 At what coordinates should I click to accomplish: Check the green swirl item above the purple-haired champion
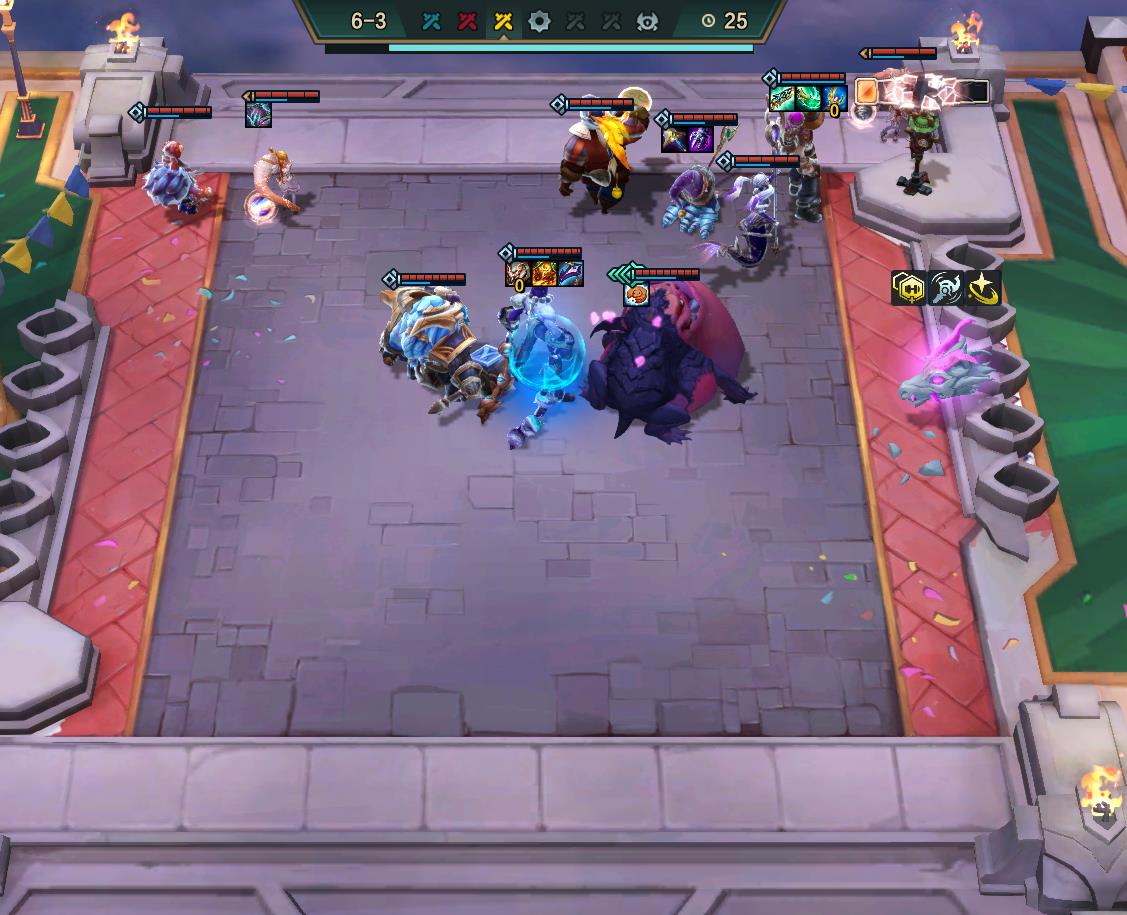pyautogui.click(x=808, y=98)
